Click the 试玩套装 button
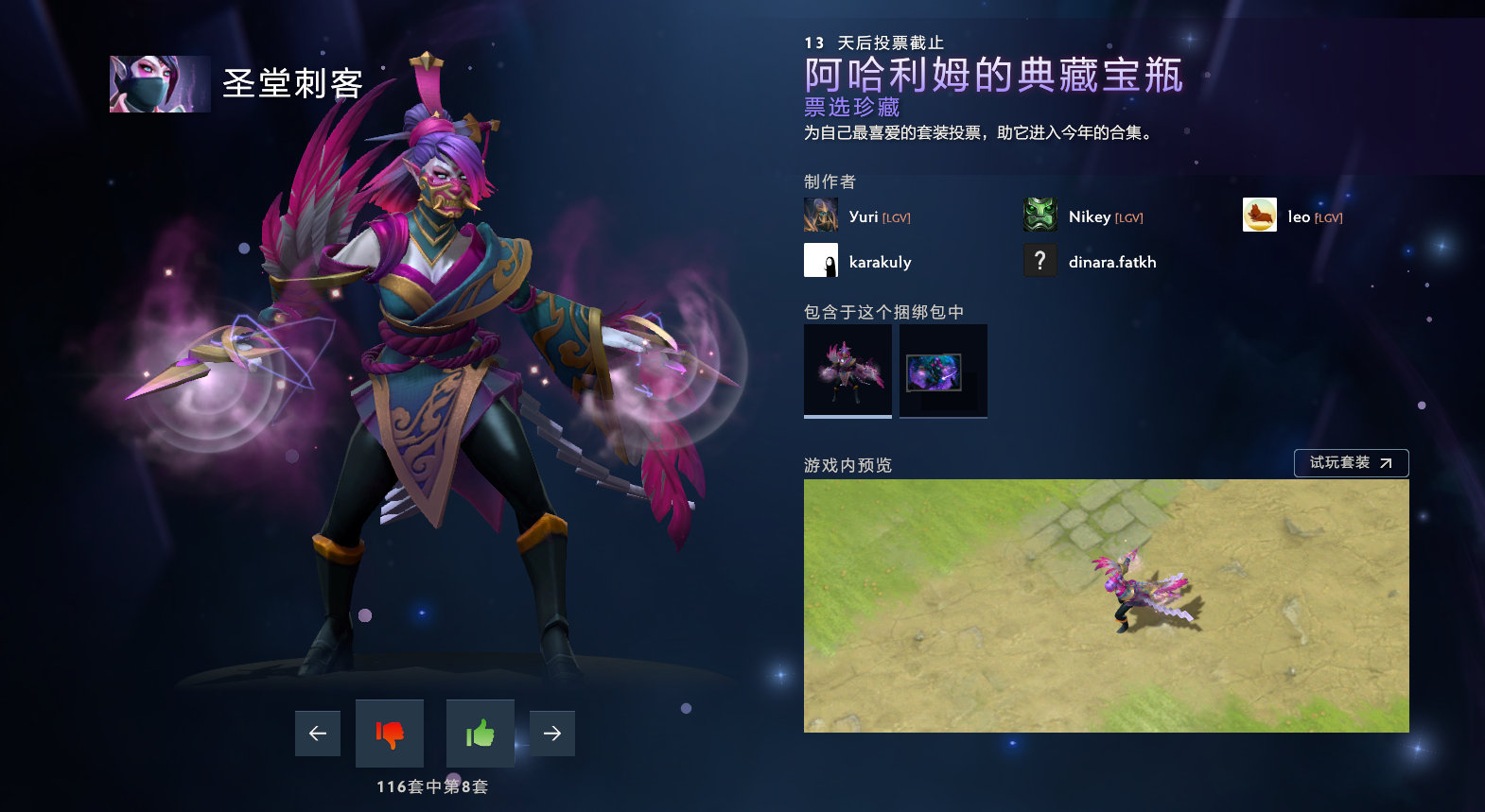This screenshot has height=812, width=1485. pos(1351,462)
